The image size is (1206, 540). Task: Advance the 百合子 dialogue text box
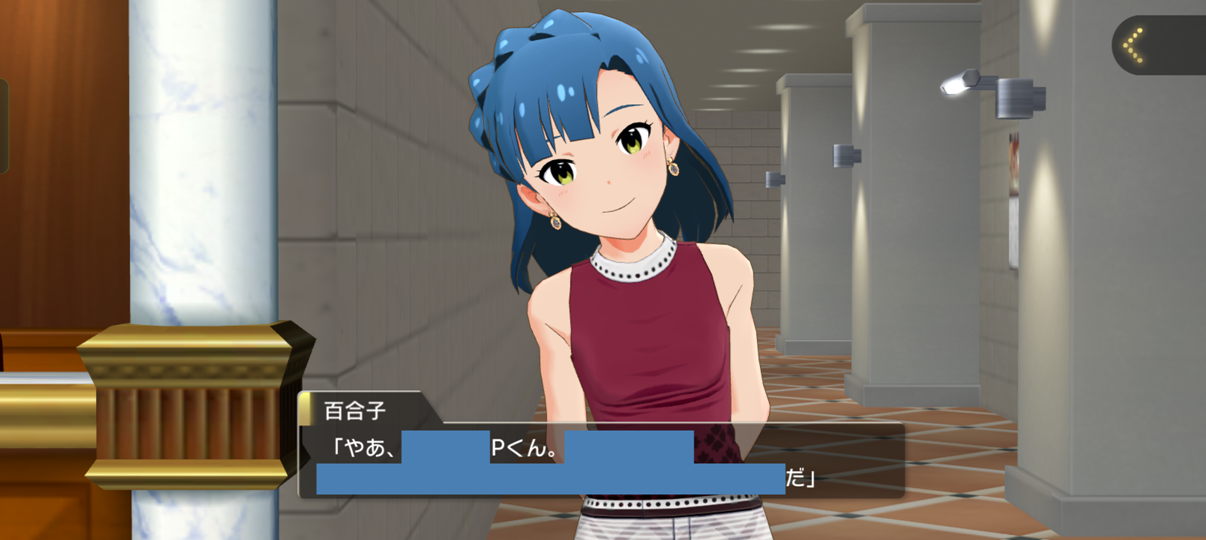[600, 460]
